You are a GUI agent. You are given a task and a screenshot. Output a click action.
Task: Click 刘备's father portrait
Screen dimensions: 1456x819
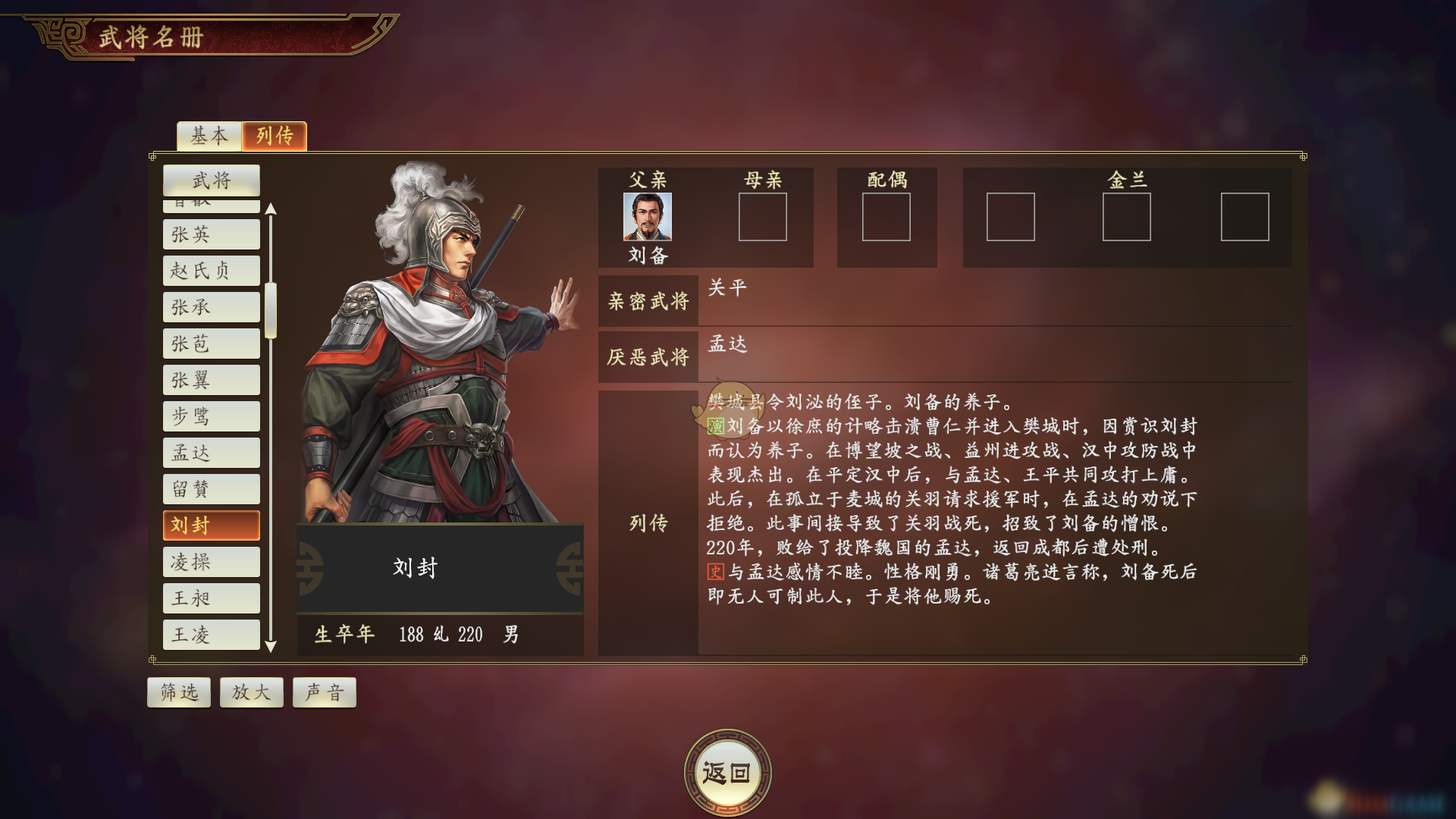[651, 218]
